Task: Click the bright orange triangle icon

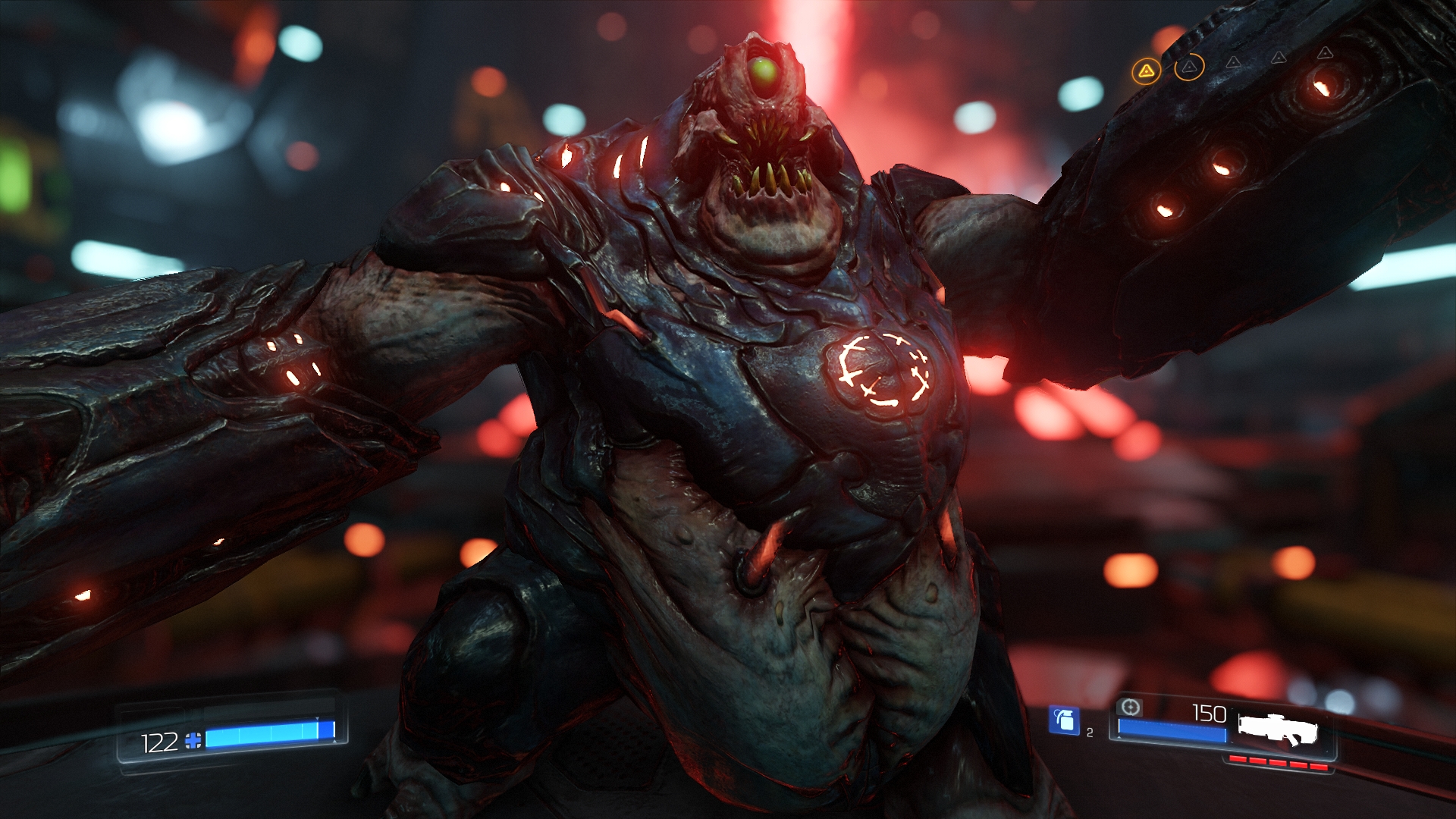Action: [1146, 71]
